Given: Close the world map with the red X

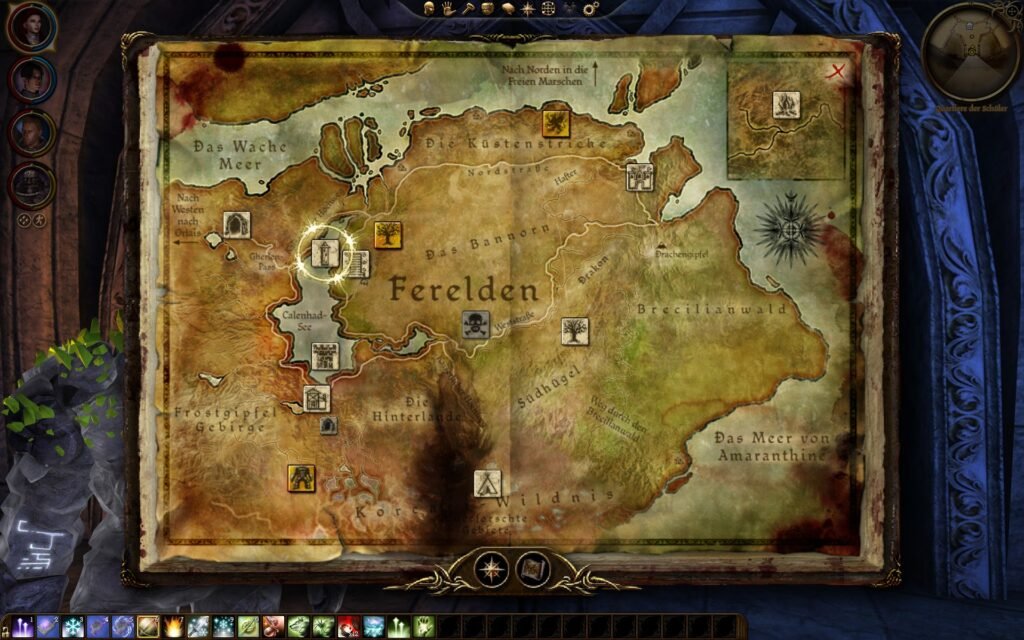Looking at the screenshot, I should pyautogui.click(x=838, y=70).
